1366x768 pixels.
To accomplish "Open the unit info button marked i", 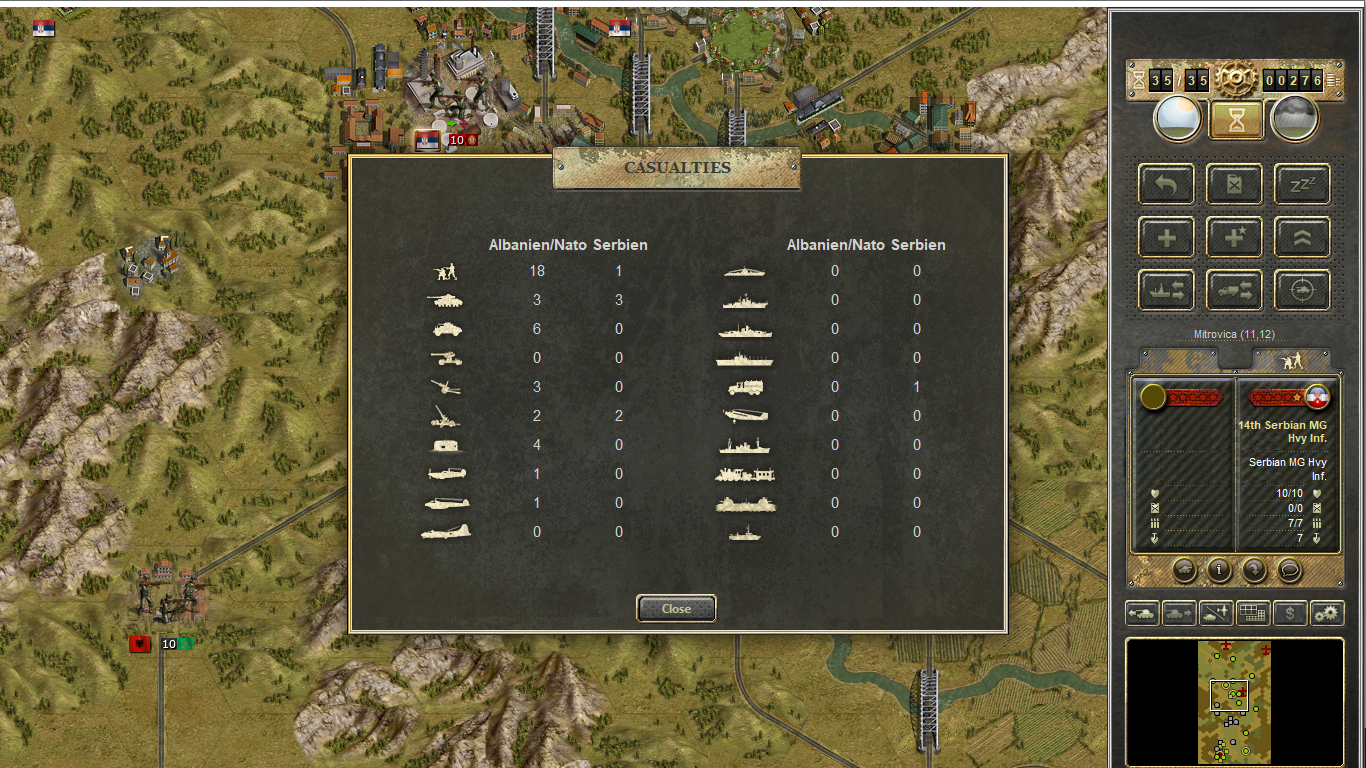I will (x=1219, y=570).
